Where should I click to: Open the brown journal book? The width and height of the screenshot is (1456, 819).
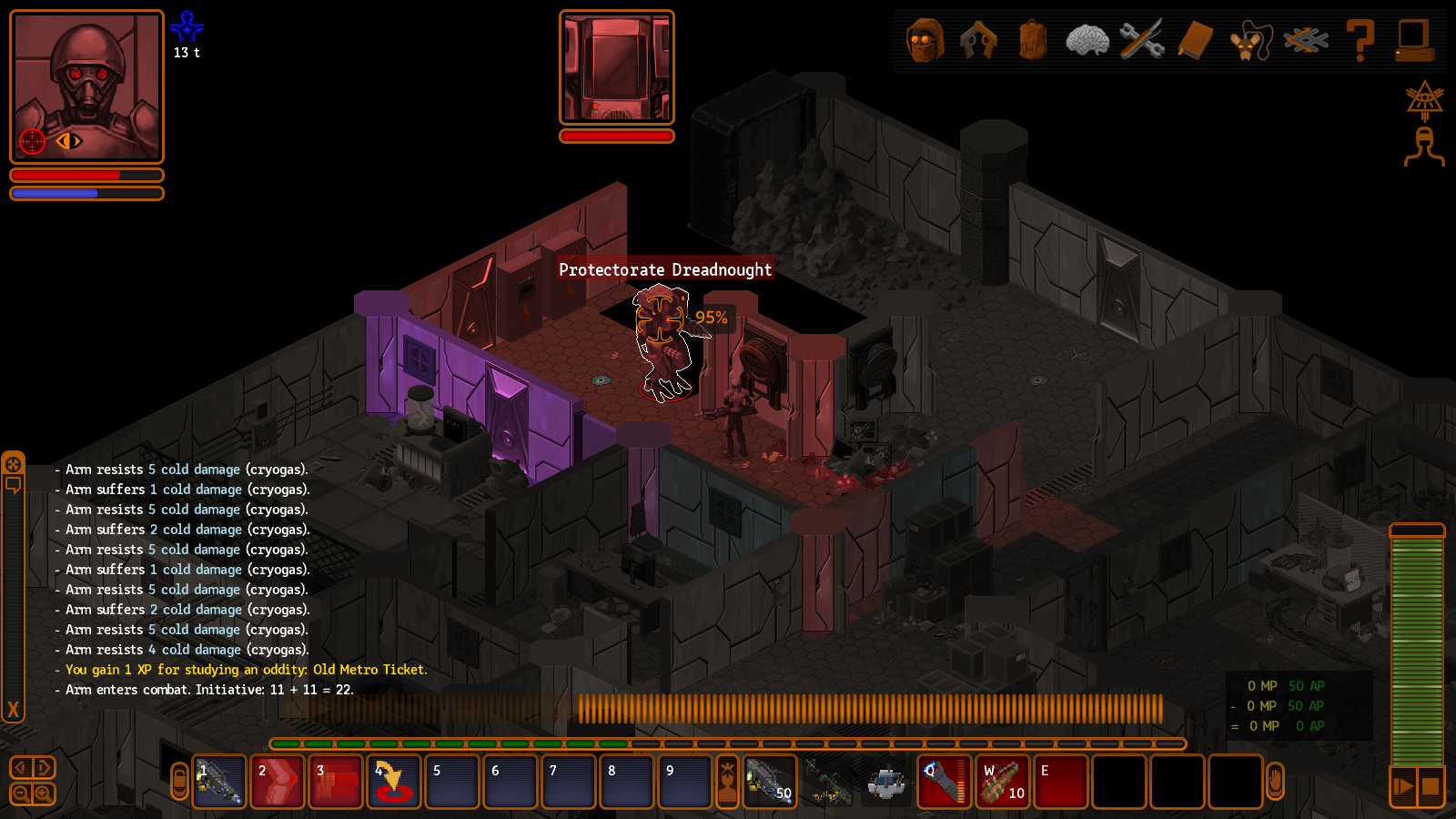pyautogui.click(x=1196, y=40)
